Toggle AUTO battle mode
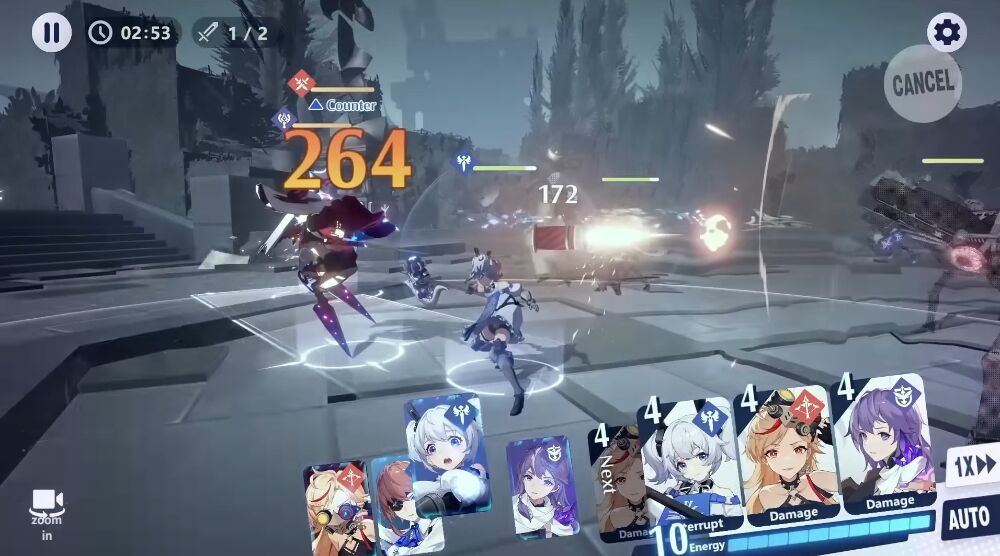 coord(968,519)
